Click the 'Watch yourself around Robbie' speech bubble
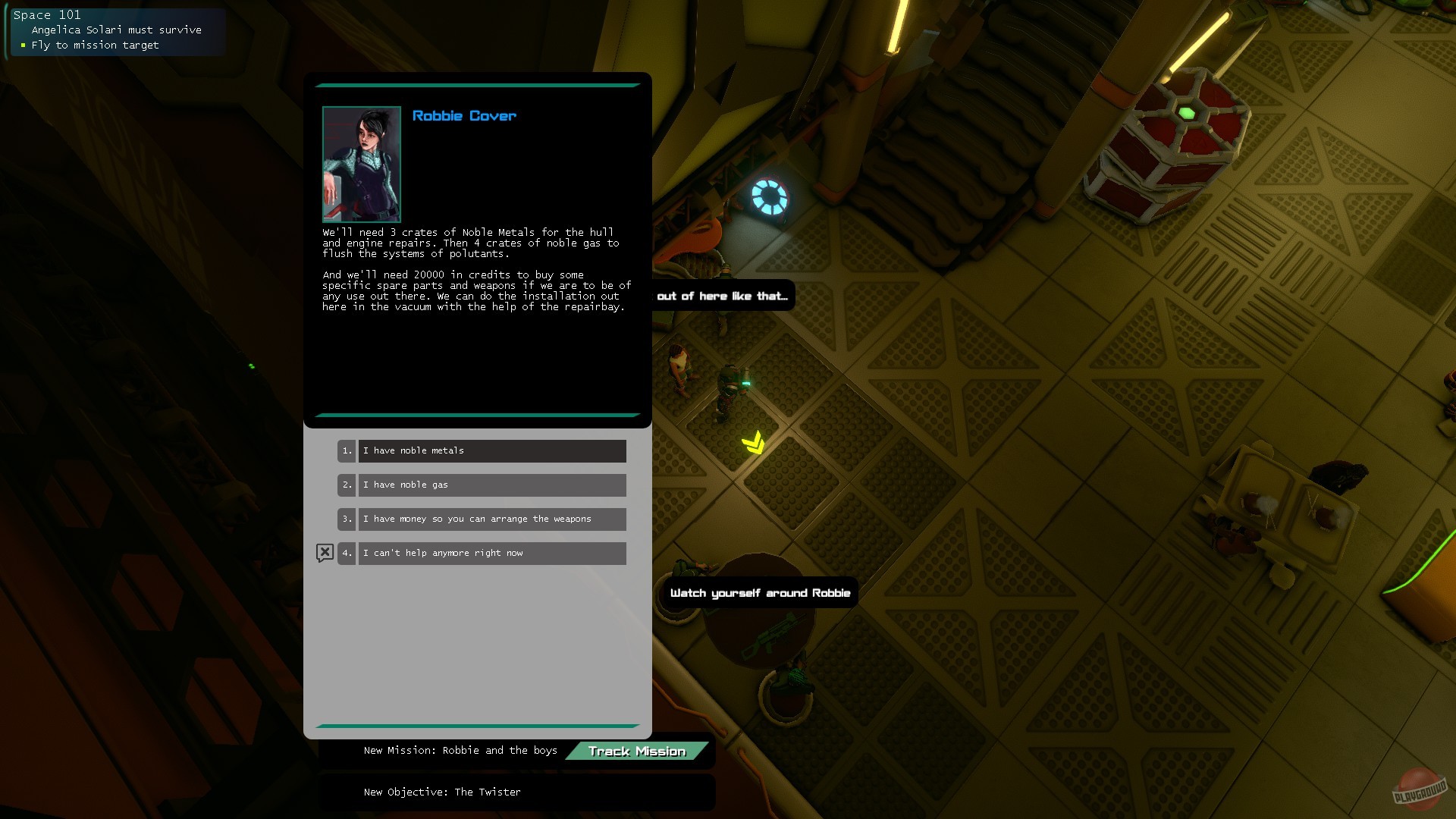This screenshot has height=819, width=1456. pyautogui.click(x=761, y=593)
